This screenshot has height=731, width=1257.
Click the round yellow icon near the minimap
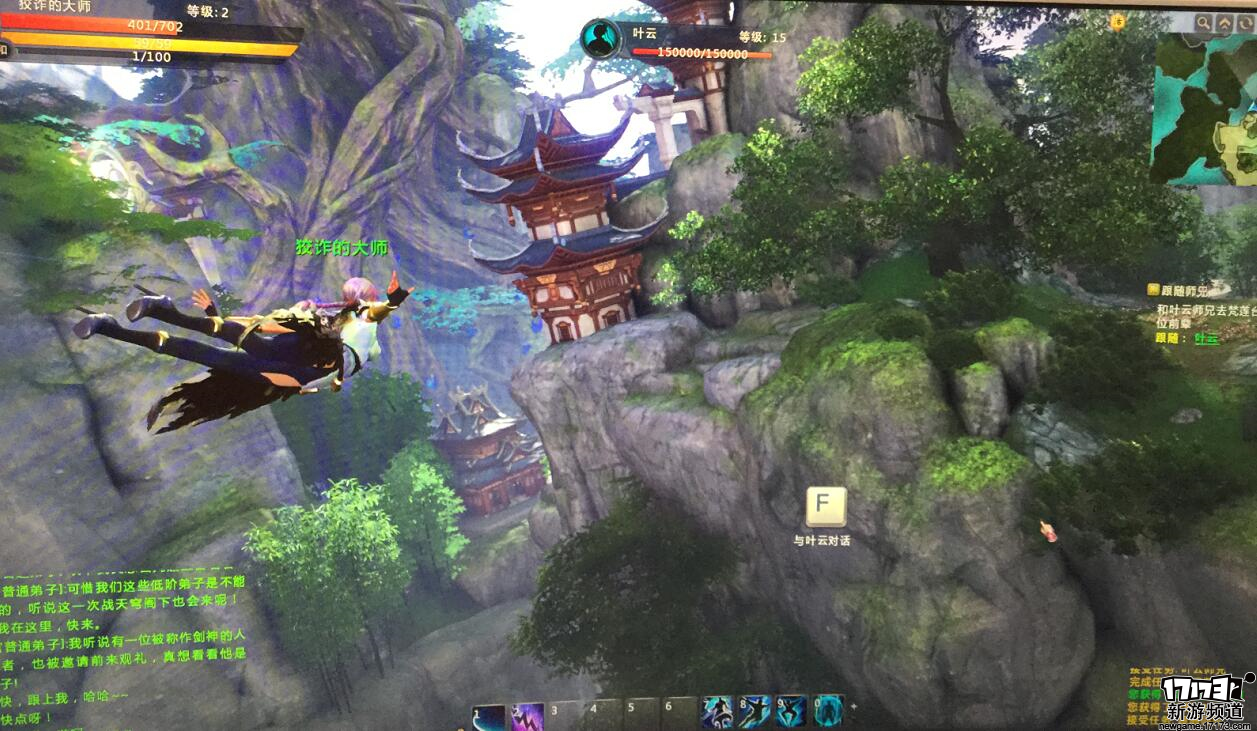[x=1118, y=21]
